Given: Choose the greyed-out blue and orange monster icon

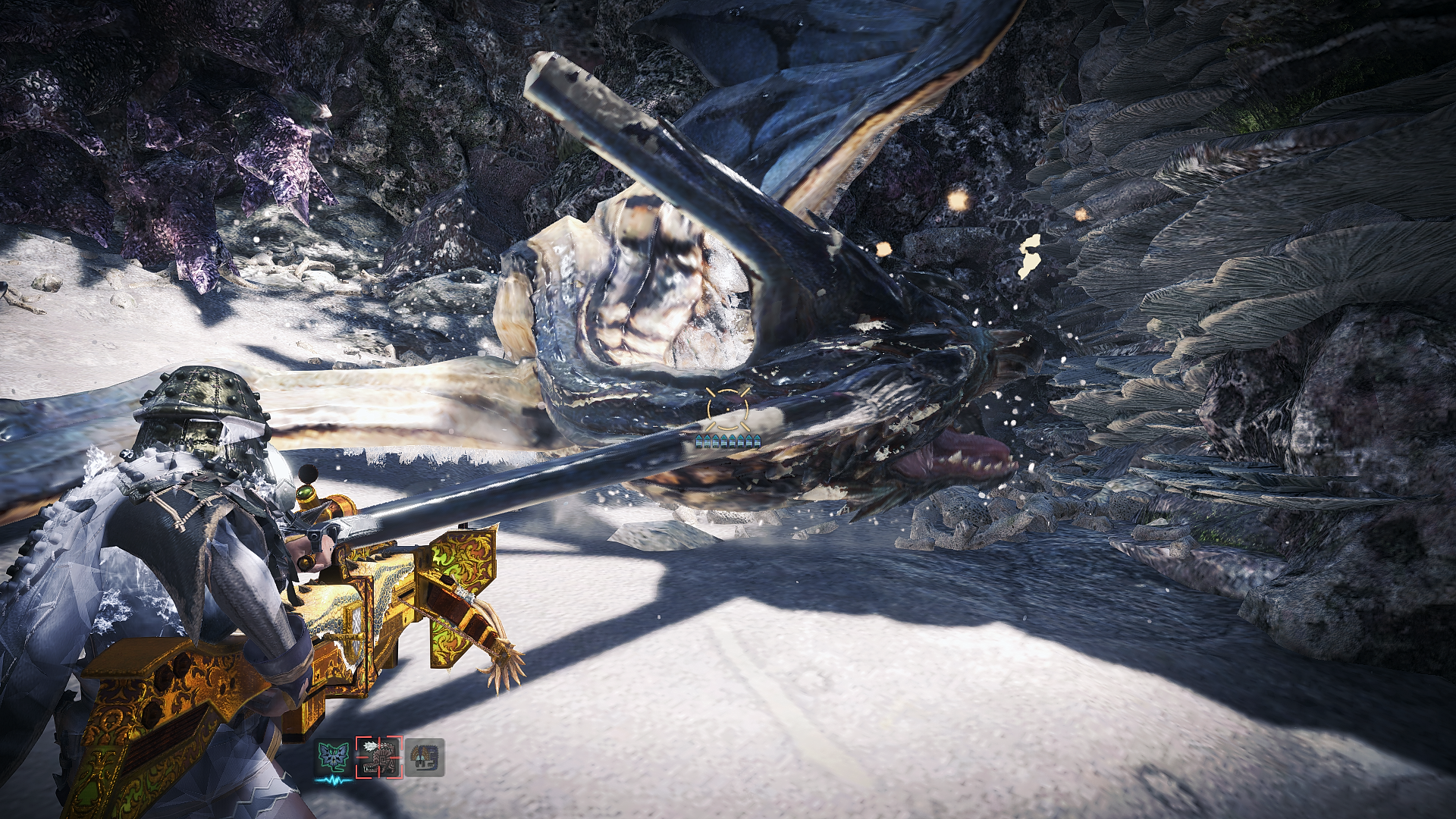Looking at the screenshot, I should coord(424,758).
